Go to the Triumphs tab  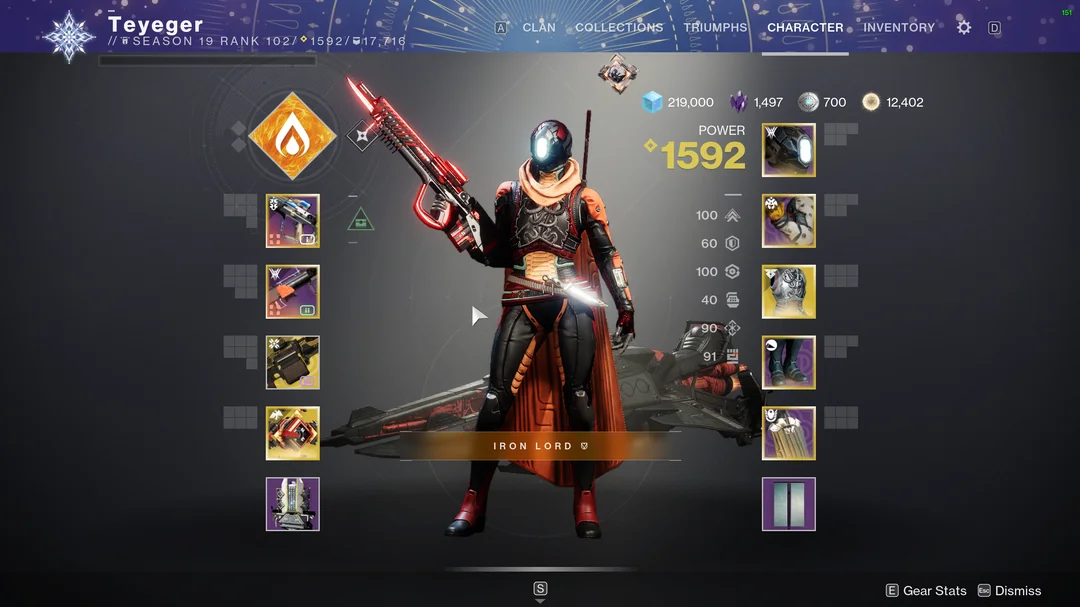tap(715, 28)
